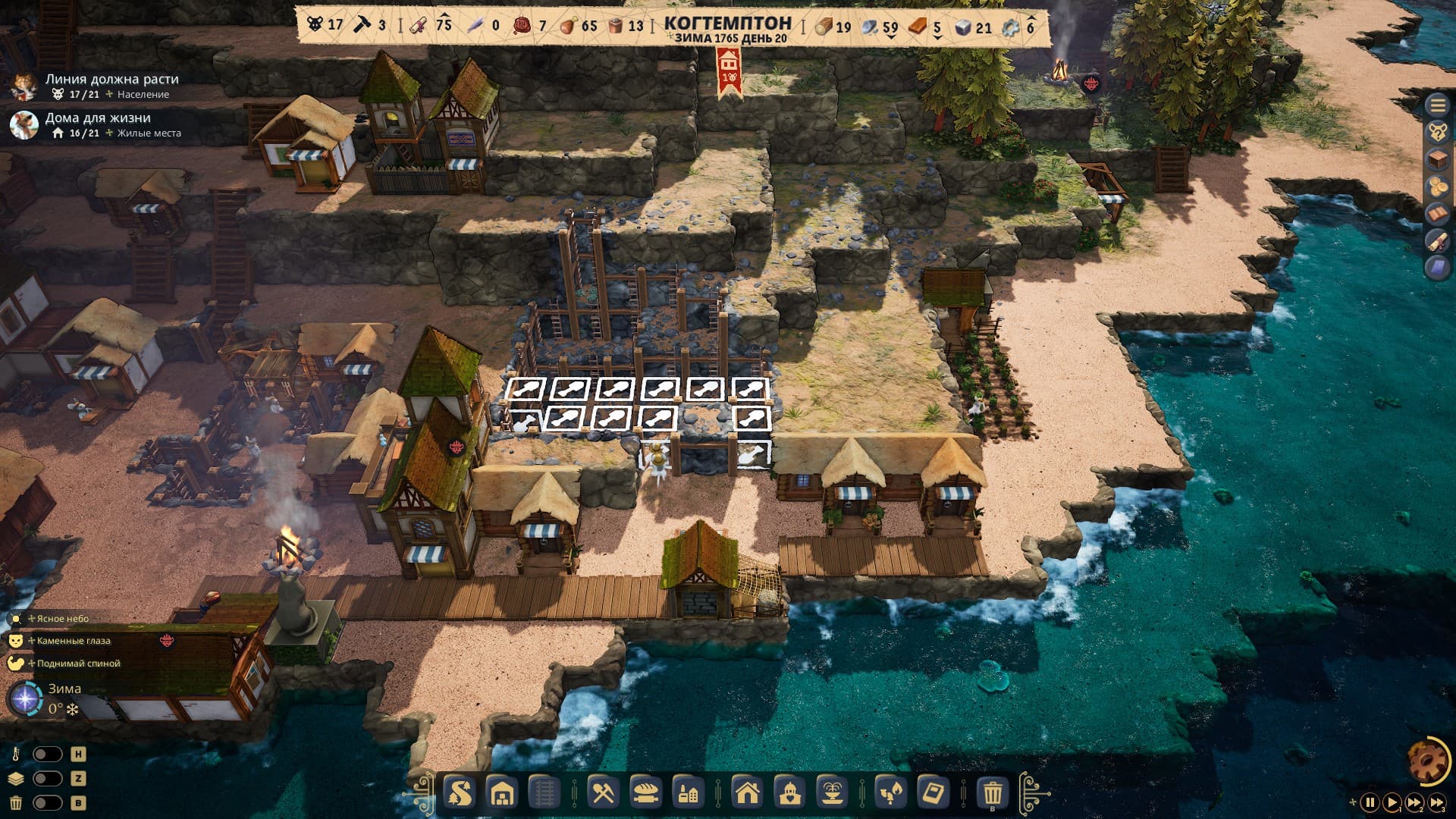Open the paths and landscaping build category
1456x819 pixels.
pos(460,793)
